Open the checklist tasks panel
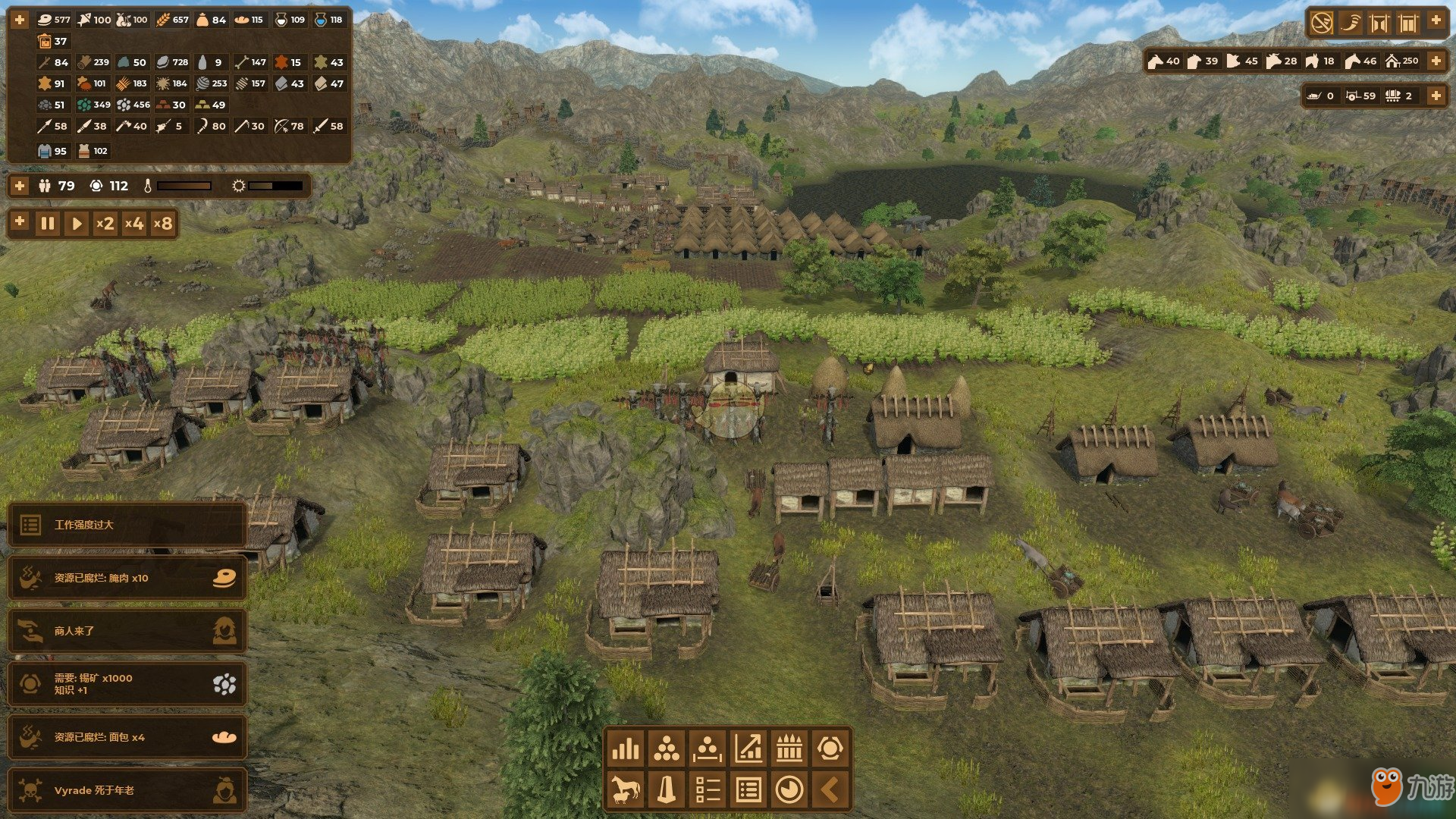The height and width of the screenshot is (819, 1456). click(708, 790)
